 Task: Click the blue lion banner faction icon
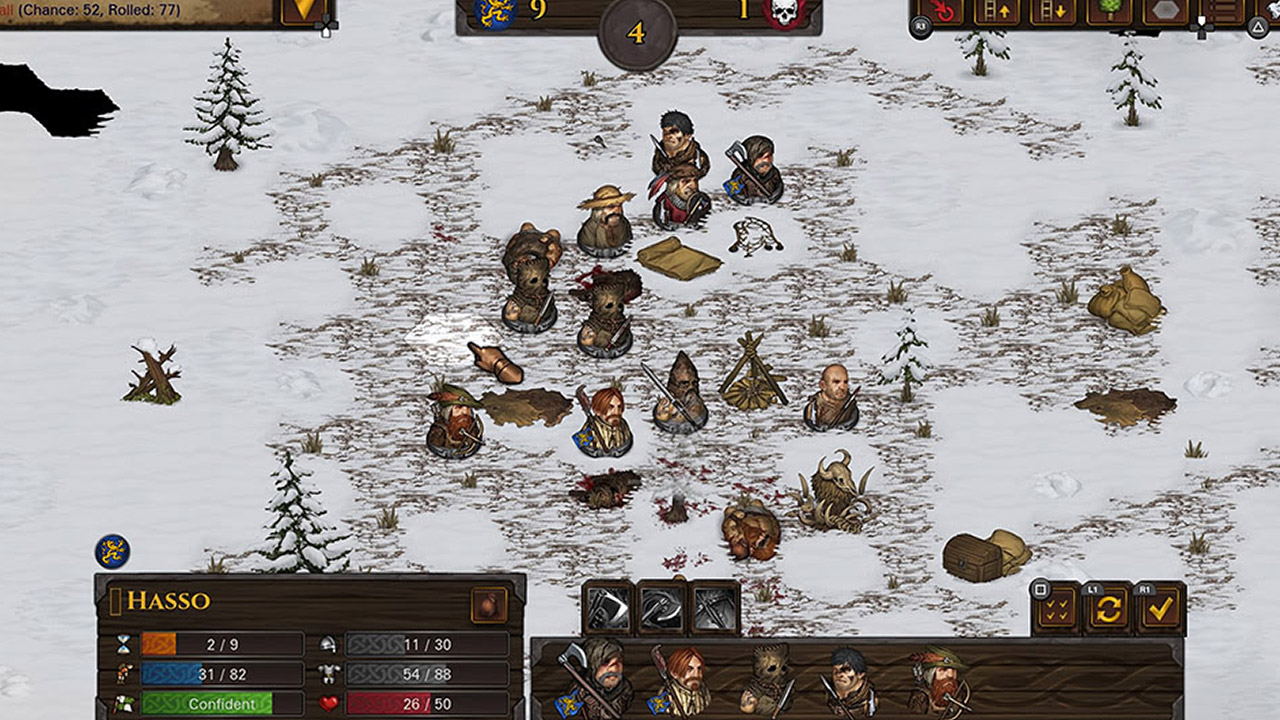112,551
